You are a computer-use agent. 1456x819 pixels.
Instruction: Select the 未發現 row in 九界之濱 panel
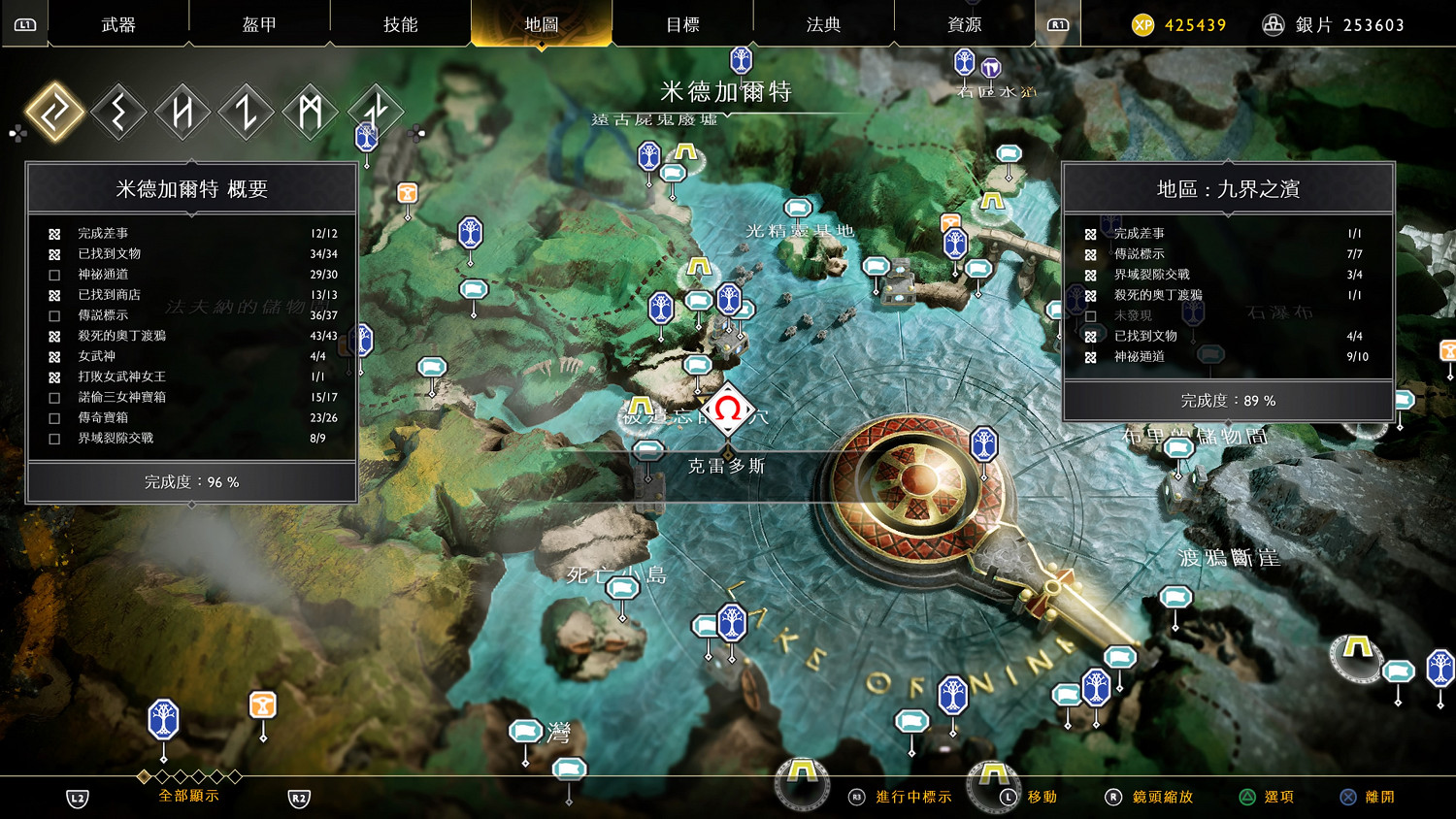pos(1228,315)
